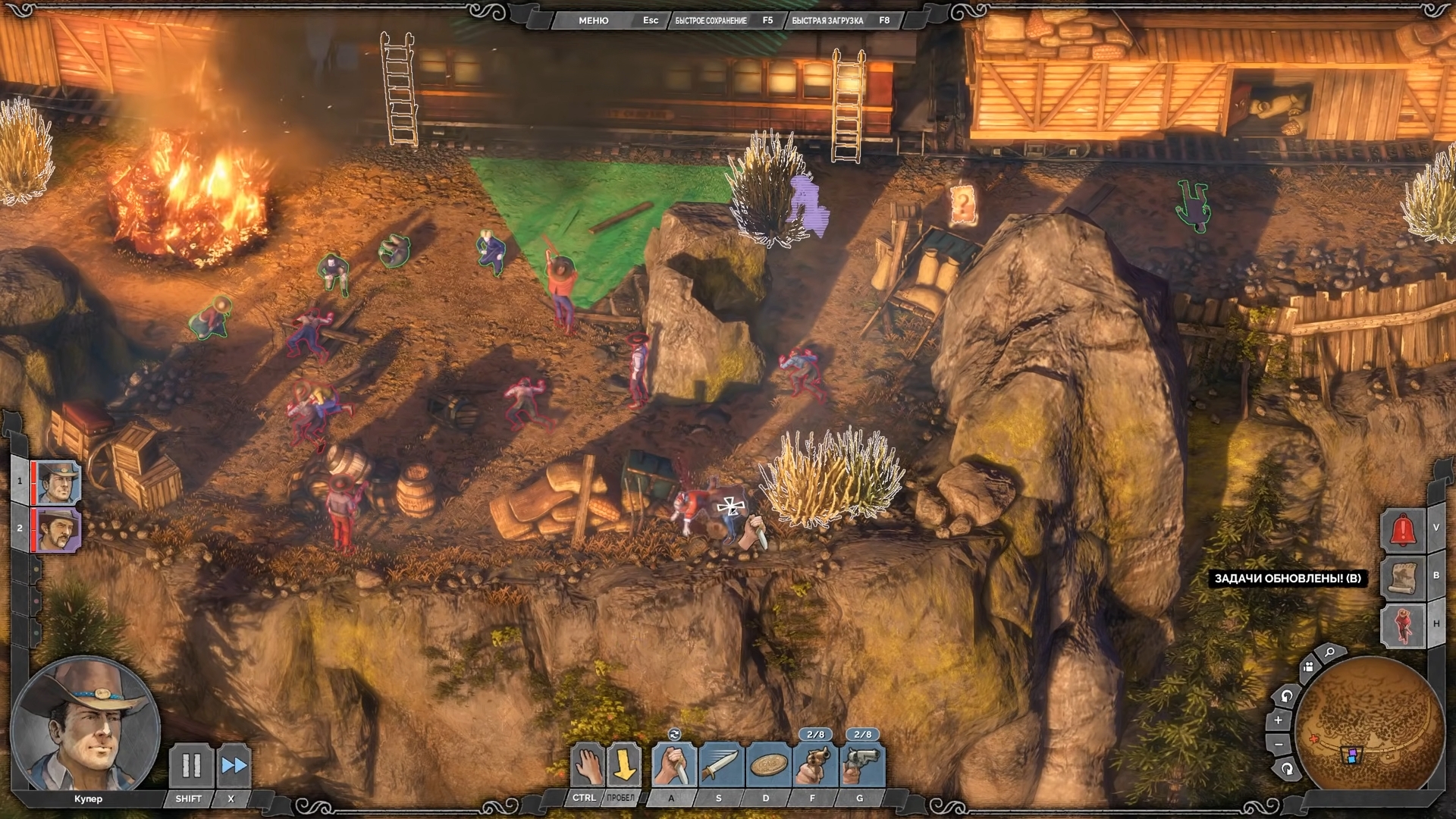Select the second character portrait with the moustache

[58, 529]
